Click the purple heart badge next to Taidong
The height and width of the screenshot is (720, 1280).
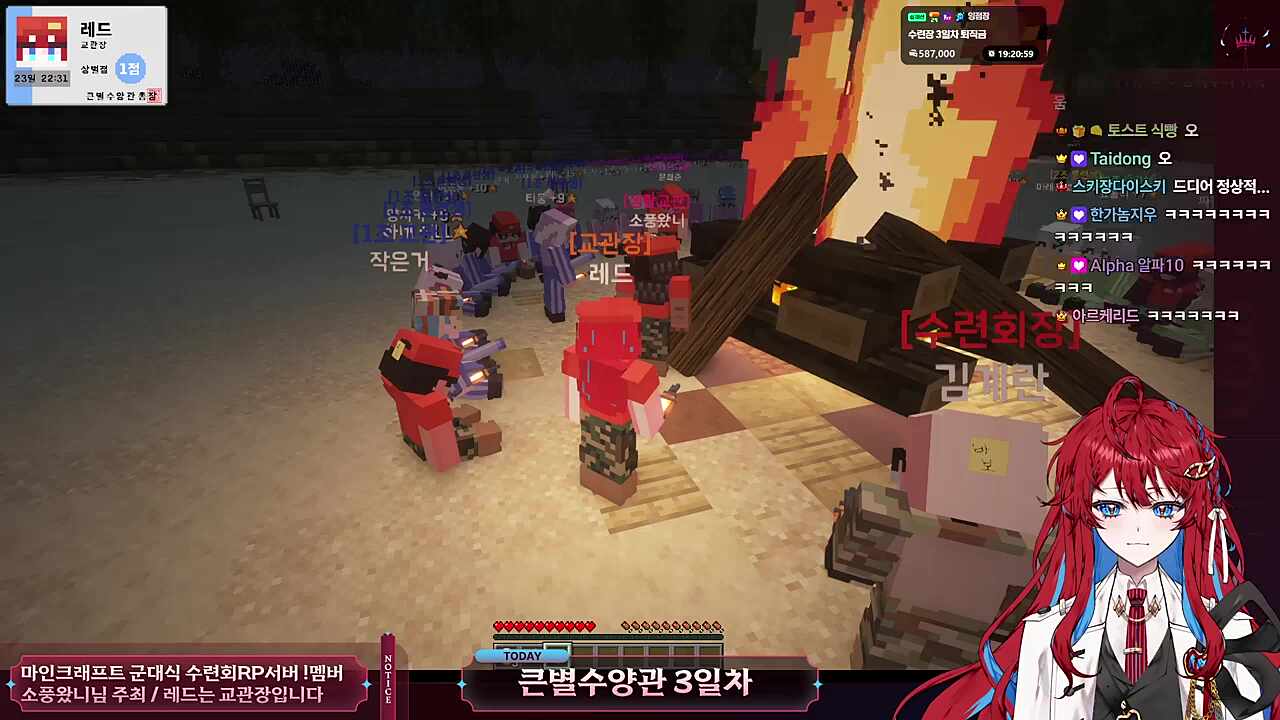[x=1078, y=159]
